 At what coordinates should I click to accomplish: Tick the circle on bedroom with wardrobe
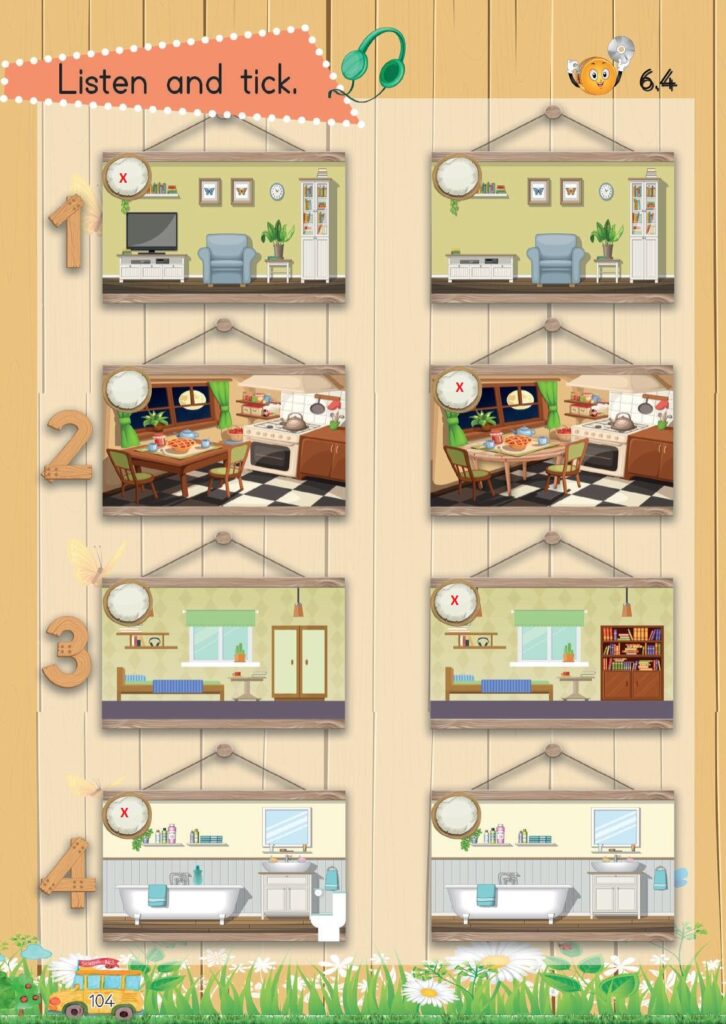coord(127,602)
